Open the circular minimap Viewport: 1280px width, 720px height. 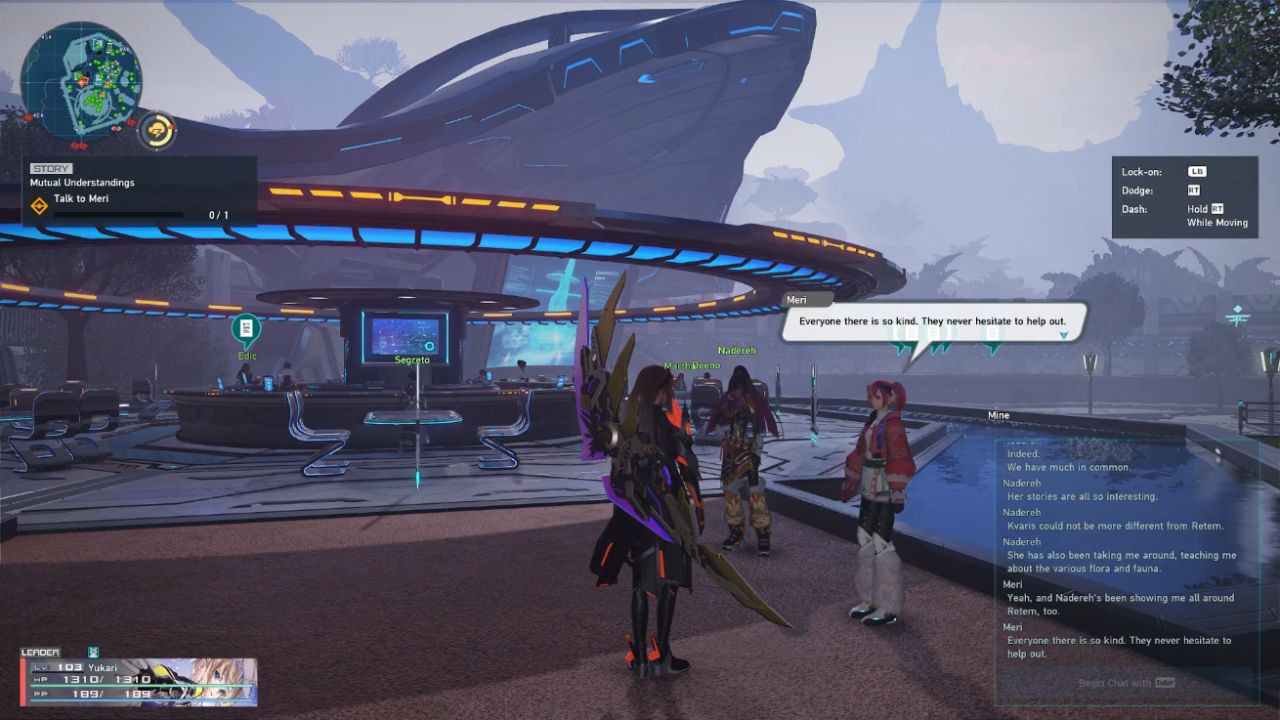(x=82, y=81)
